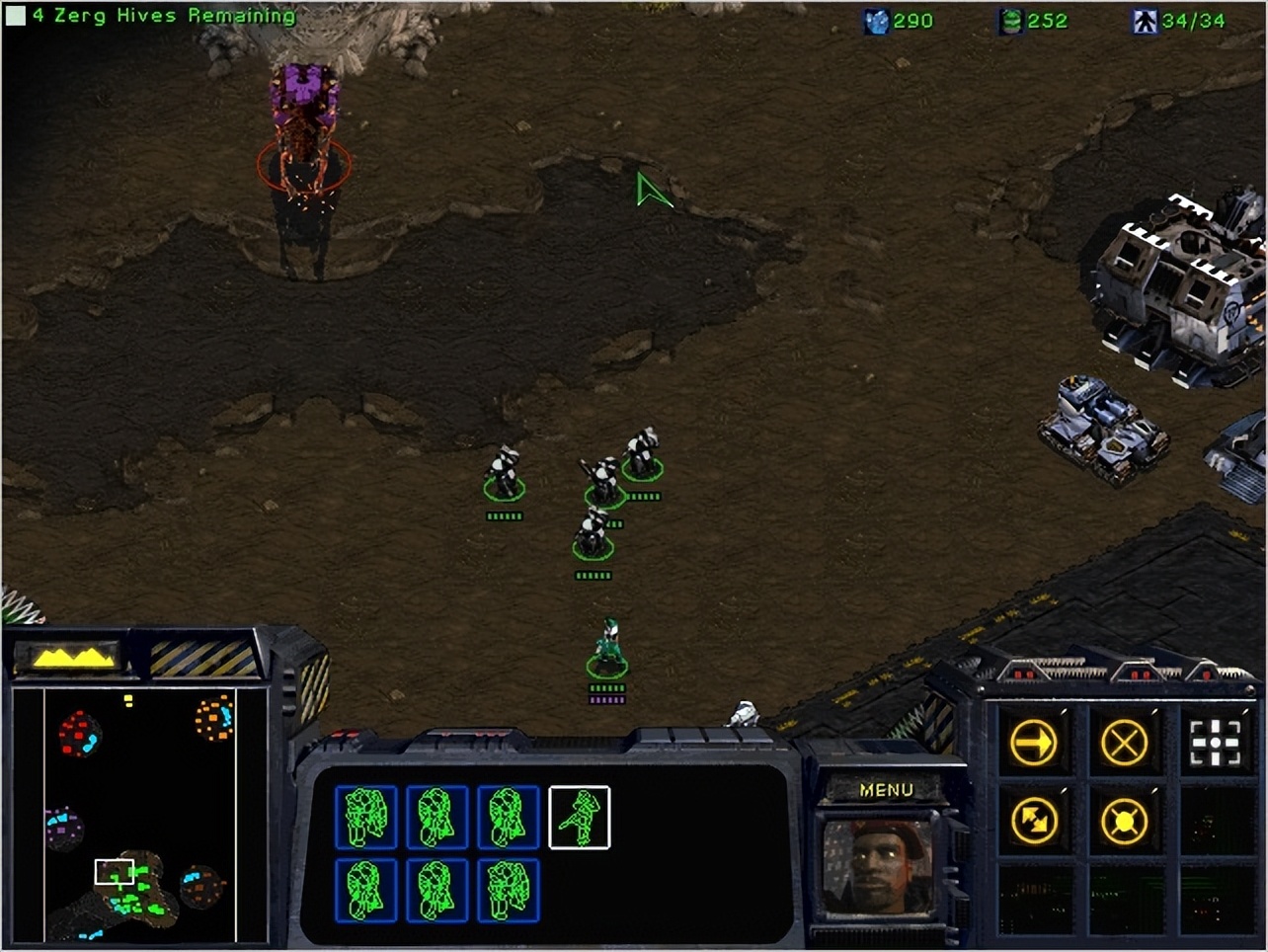Click the current view box on the minimap
Screen dimensions: 1268x952
113,870
